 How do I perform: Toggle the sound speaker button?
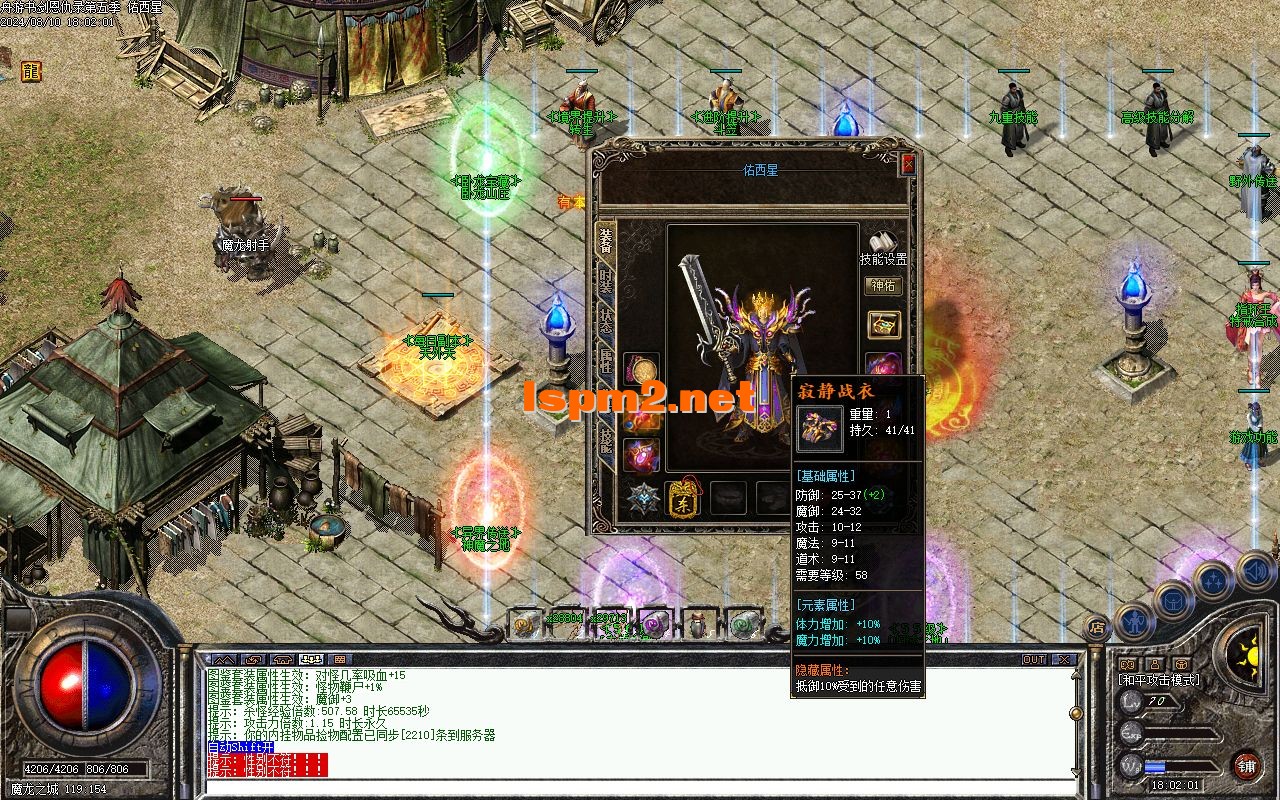(1255, 570)
